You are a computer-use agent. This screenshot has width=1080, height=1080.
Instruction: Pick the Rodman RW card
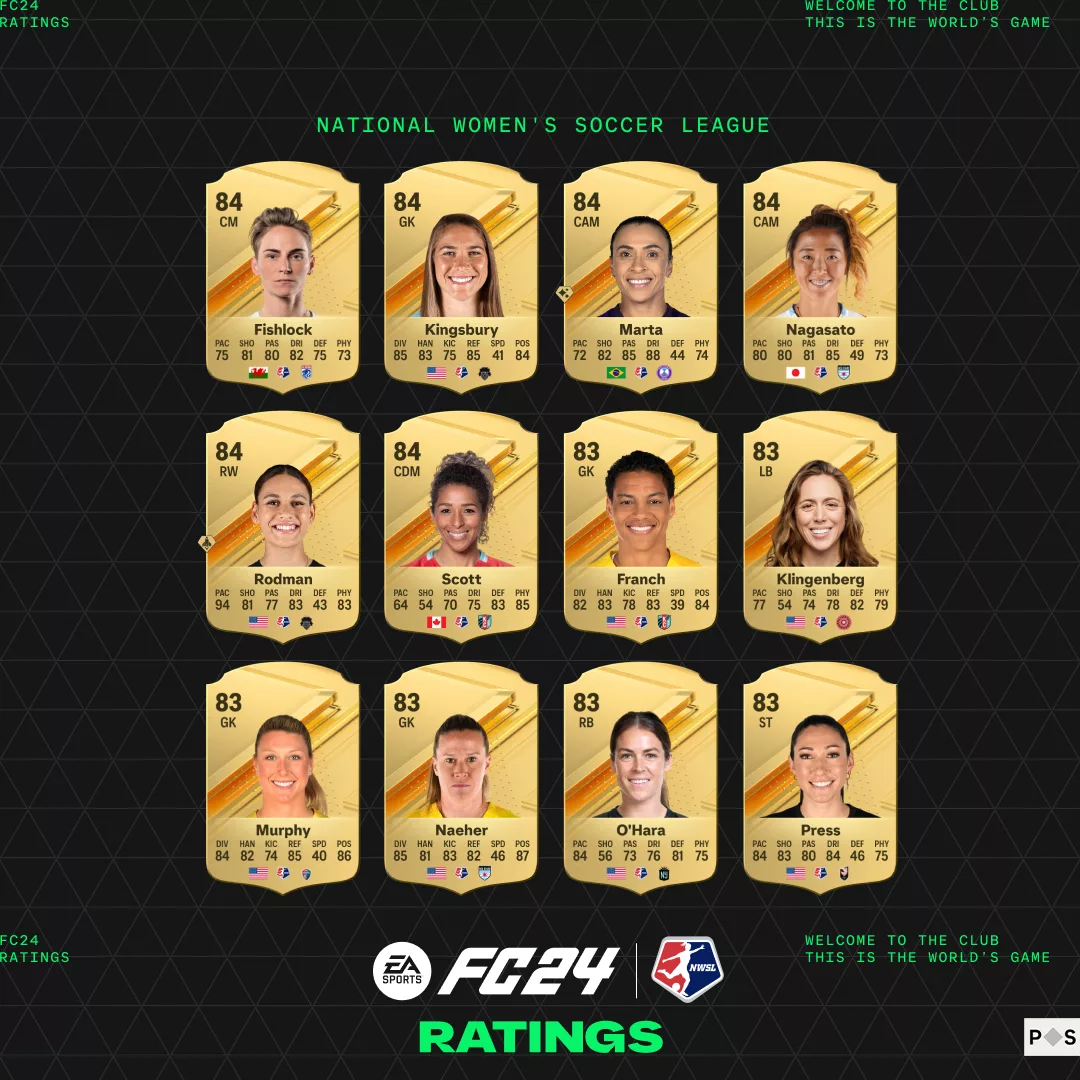tap(282, 525)
